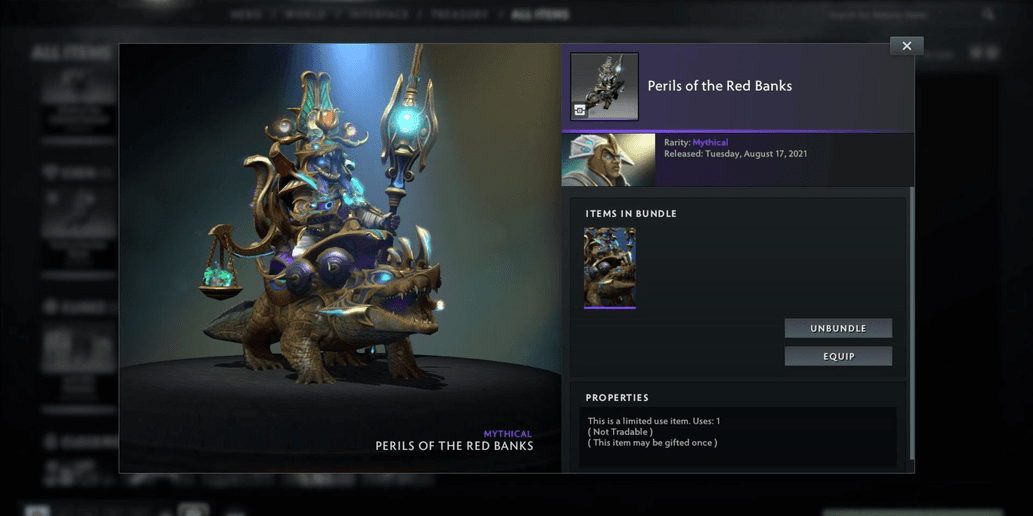Select the bundle item thumbnail under Items in Bundle
Screen dimensions: 1033x516
610,267
